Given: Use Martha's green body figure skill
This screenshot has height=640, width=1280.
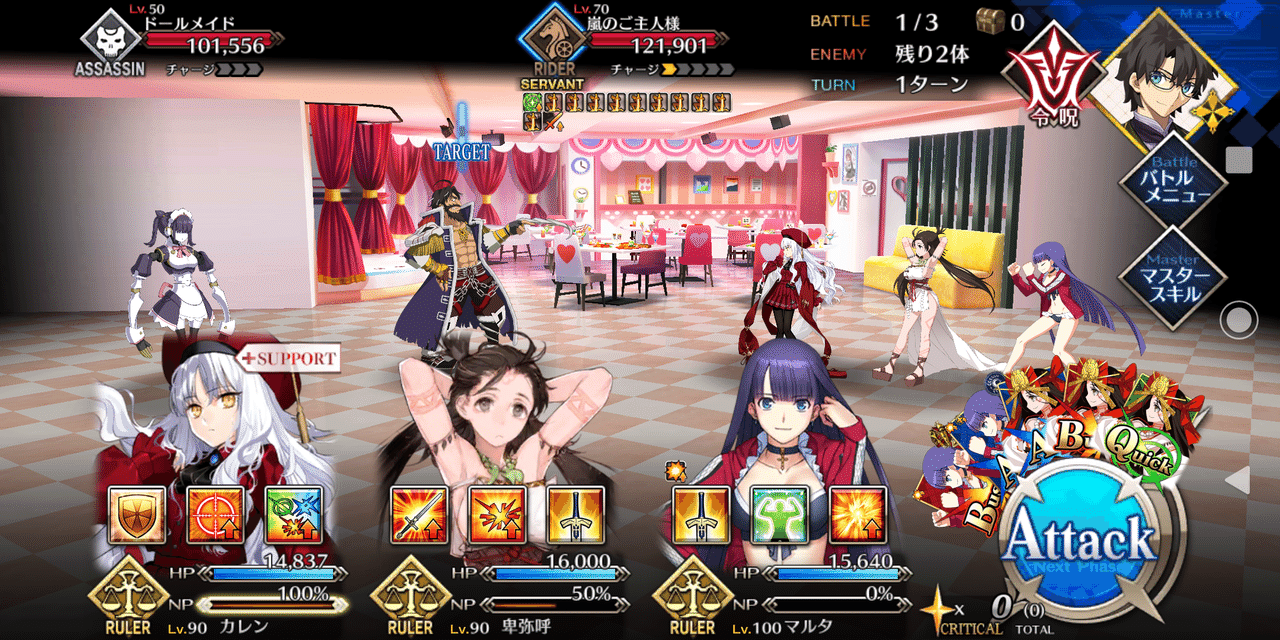Looking at the screenshot, I should [779, 516].
